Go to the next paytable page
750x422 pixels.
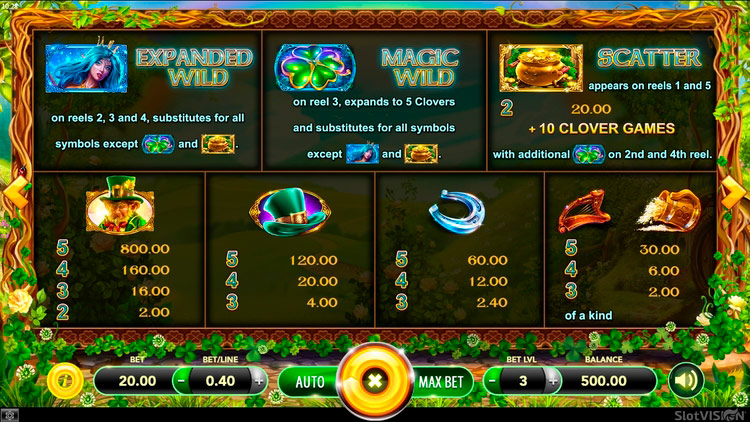click(737, 192)
